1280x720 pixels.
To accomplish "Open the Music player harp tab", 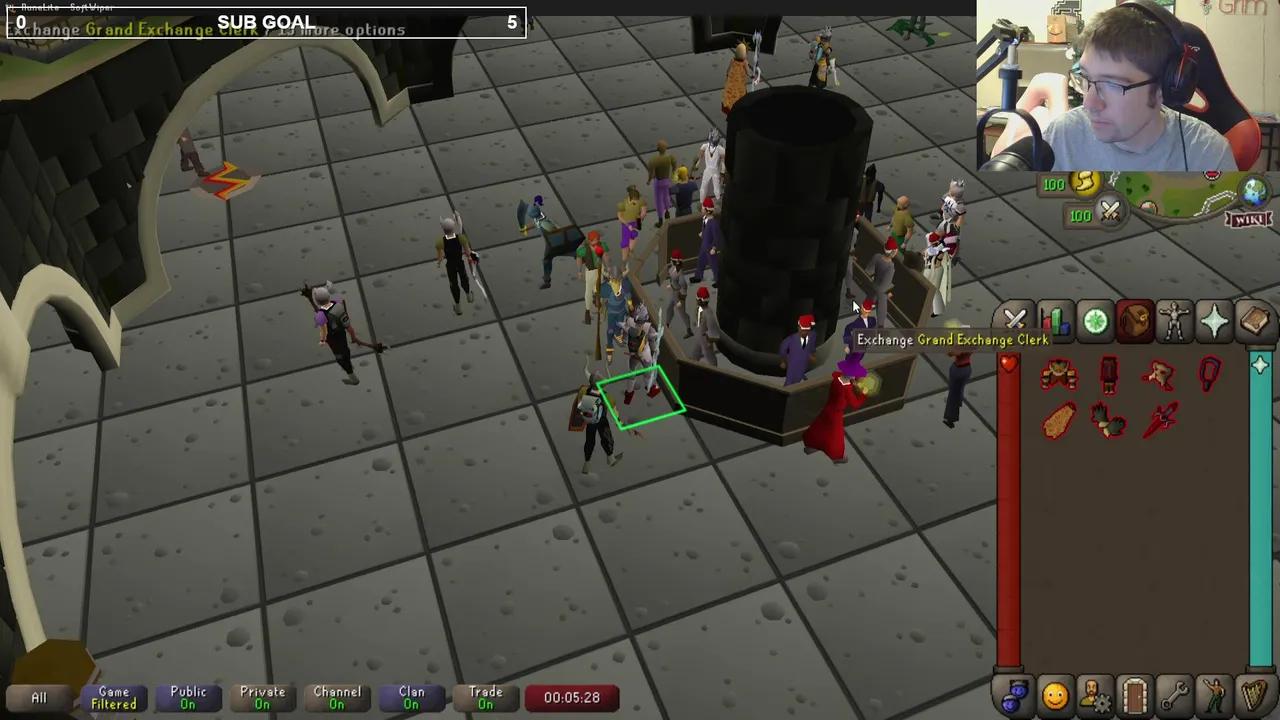I will pos(1255,695).
